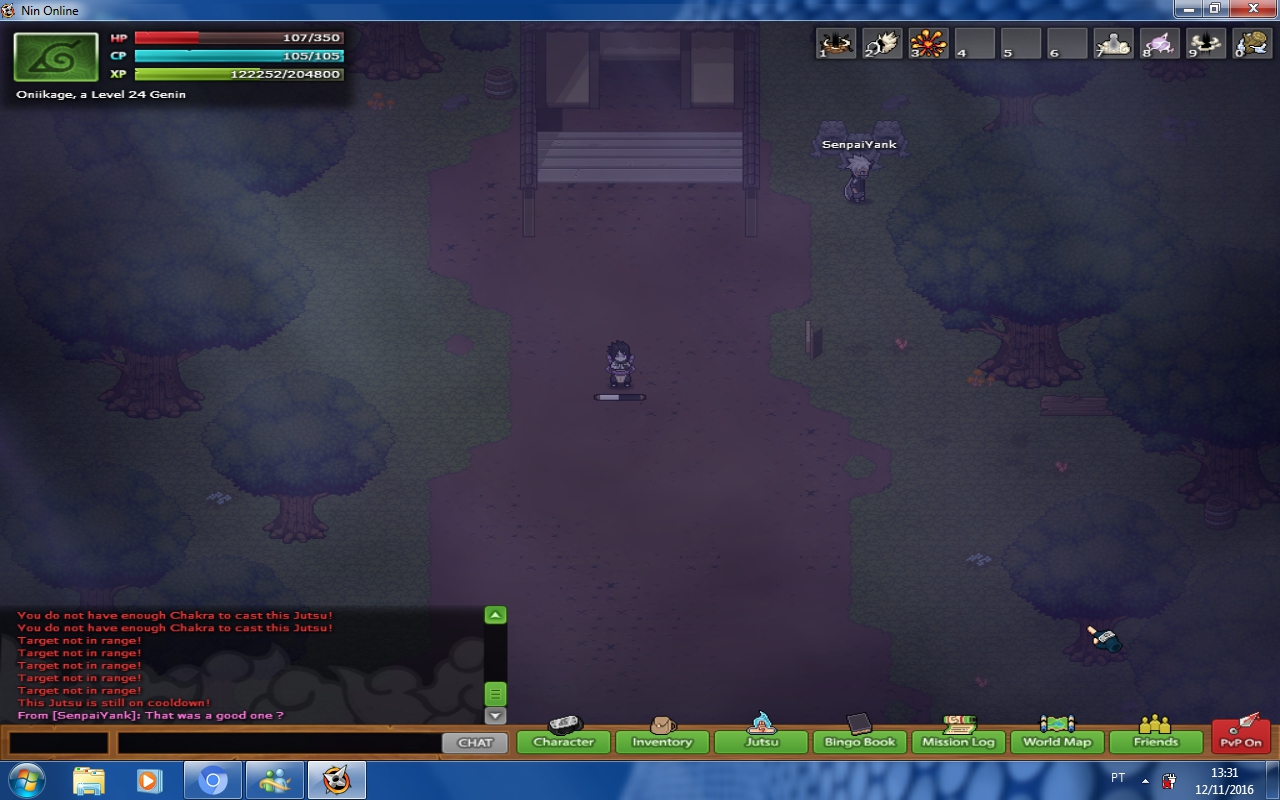Focus the long chat message input field

pos(279,743)
